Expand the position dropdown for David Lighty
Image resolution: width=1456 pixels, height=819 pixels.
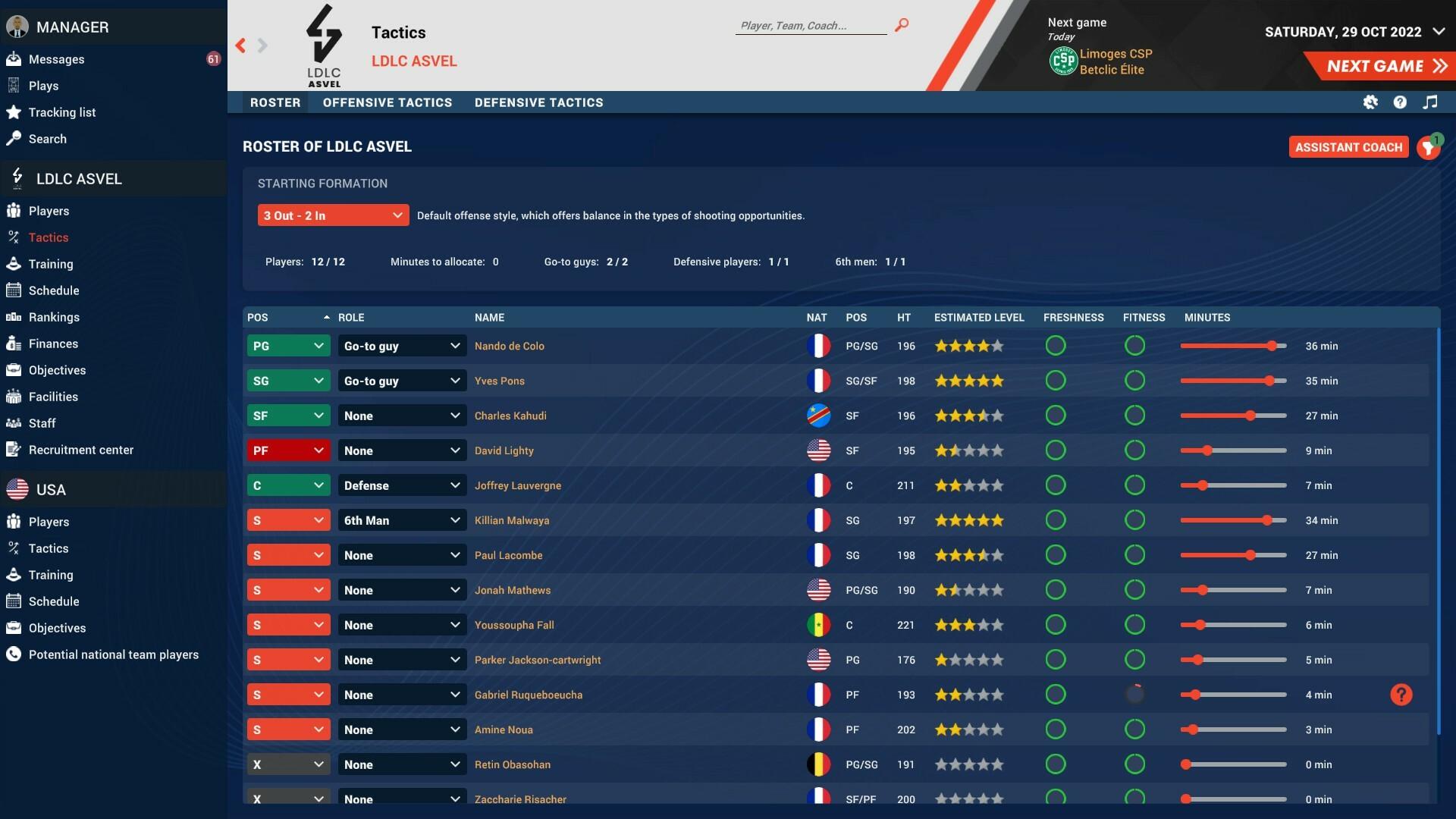288,450
